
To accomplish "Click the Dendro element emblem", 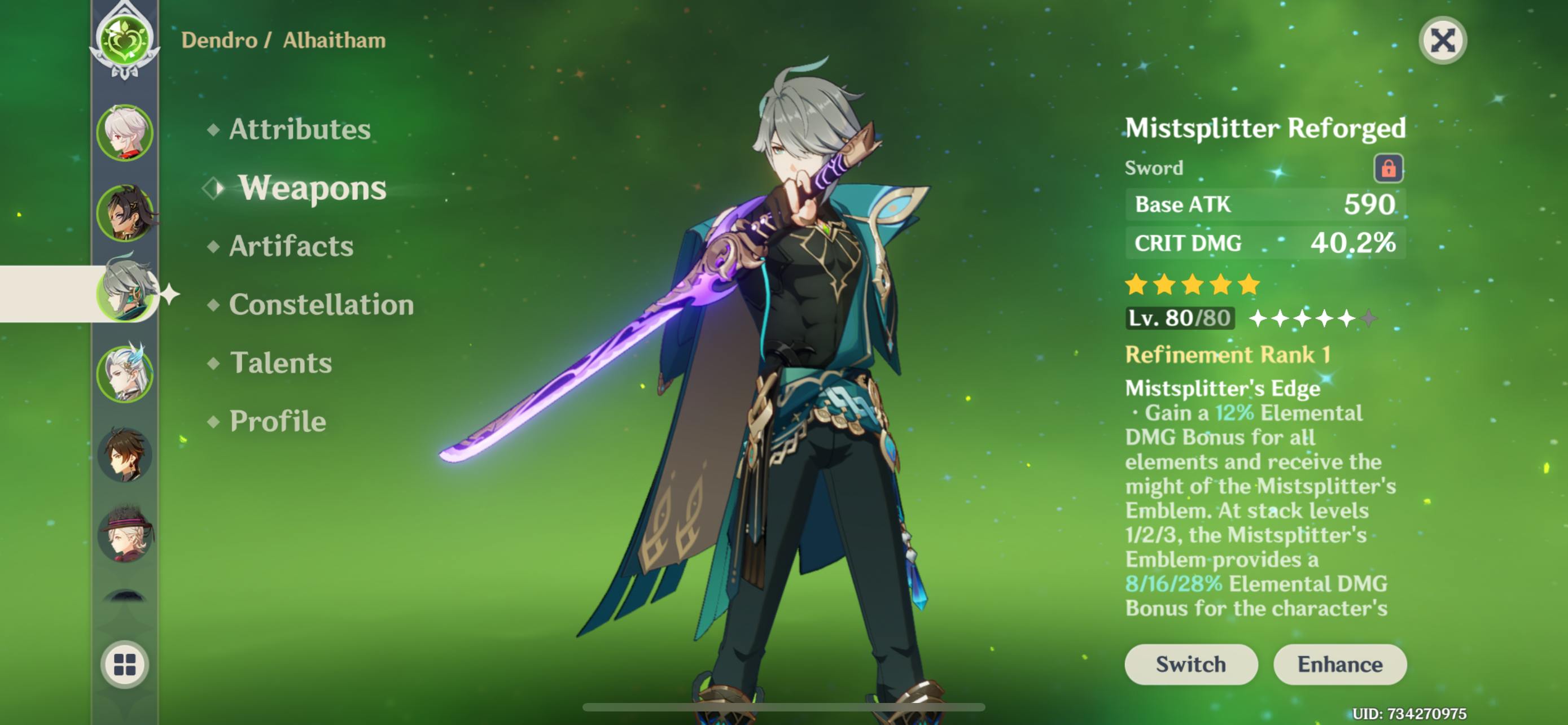I will point(125,41).
